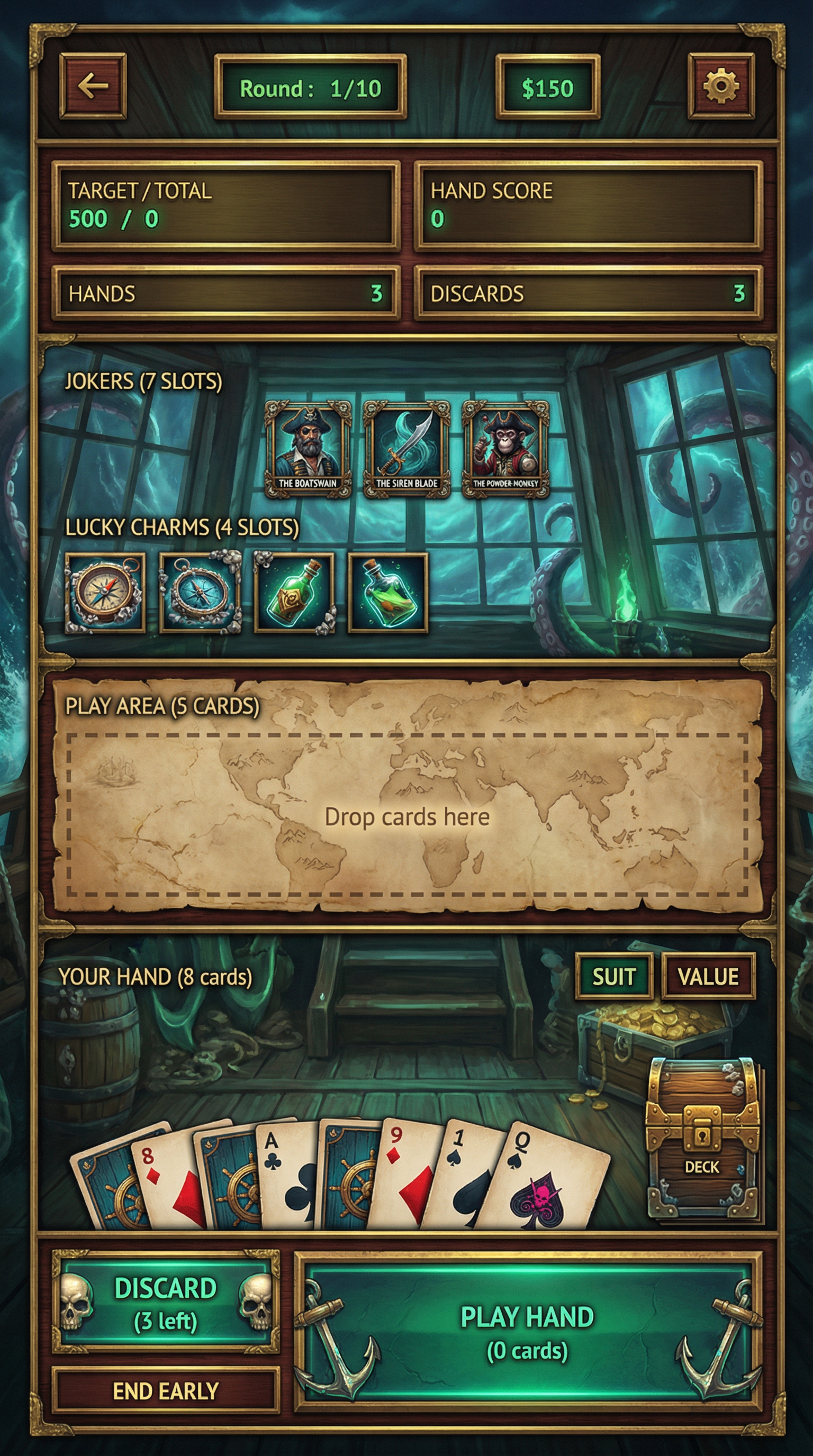Open settings via the gear icon
The image size is (813, 1456).
coord(721,86)
